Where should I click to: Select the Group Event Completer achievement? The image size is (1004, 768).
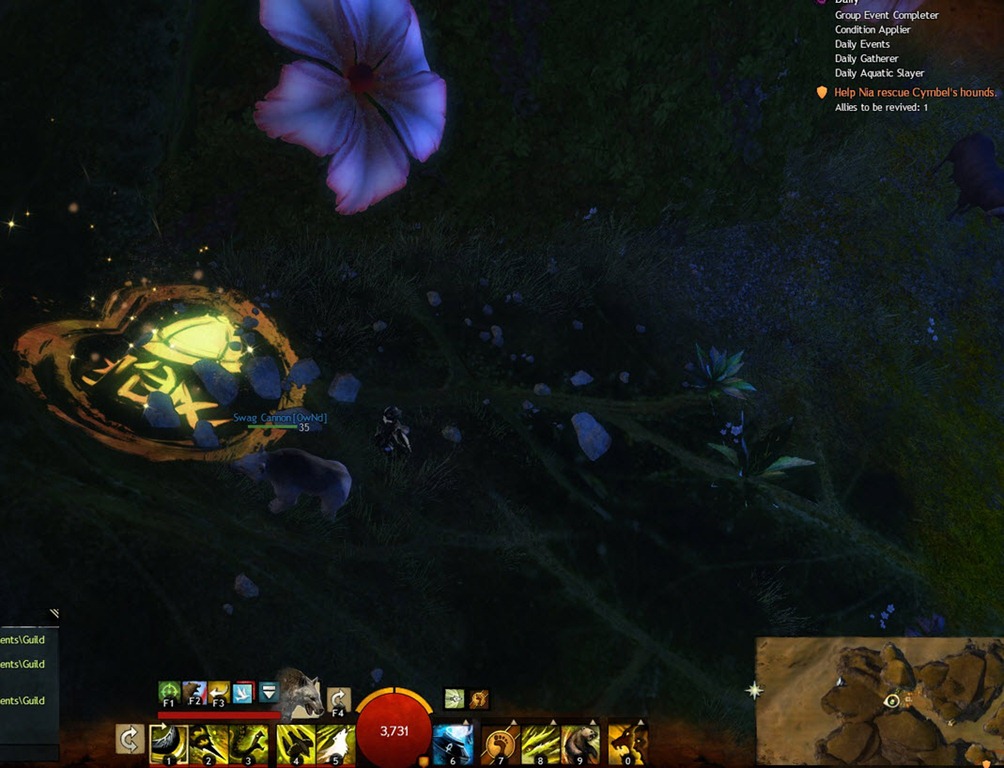[886, 15]
